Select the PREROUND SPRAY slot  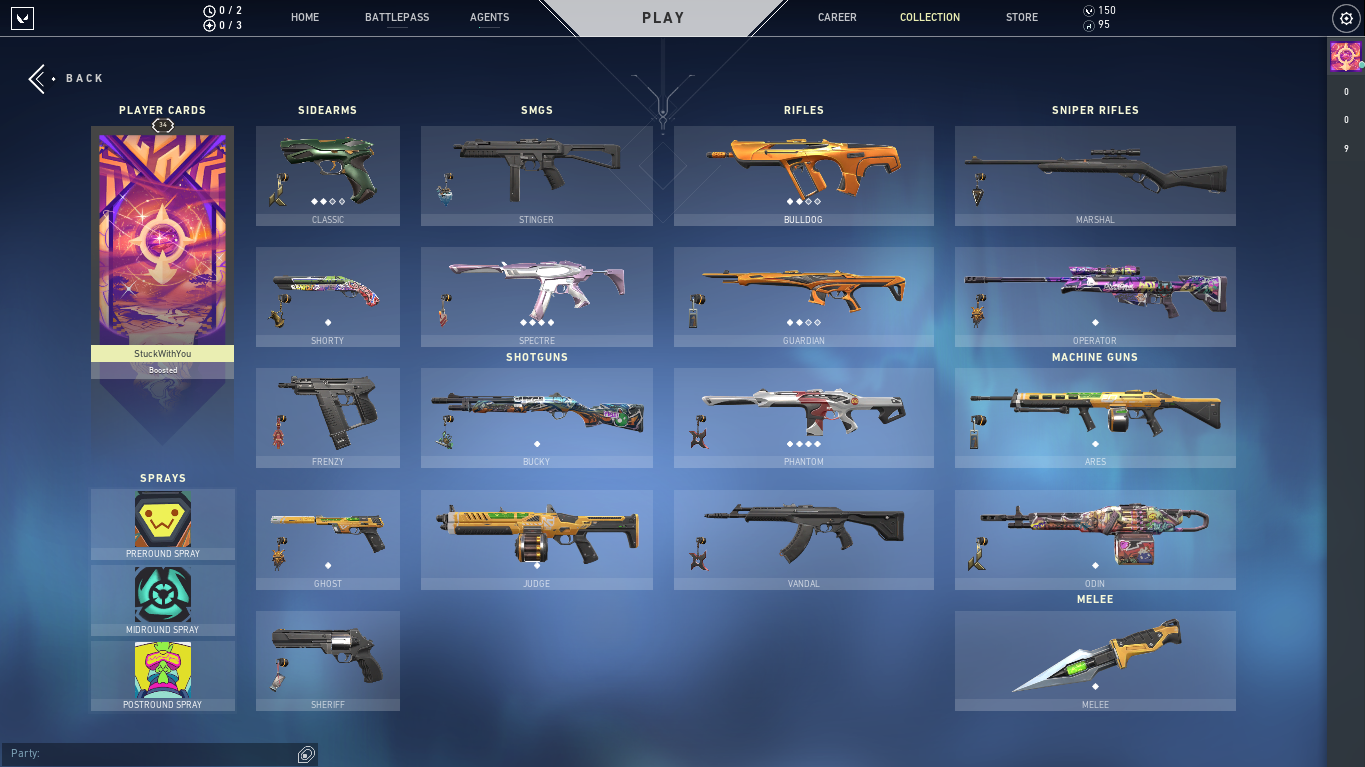click(162, 523)
